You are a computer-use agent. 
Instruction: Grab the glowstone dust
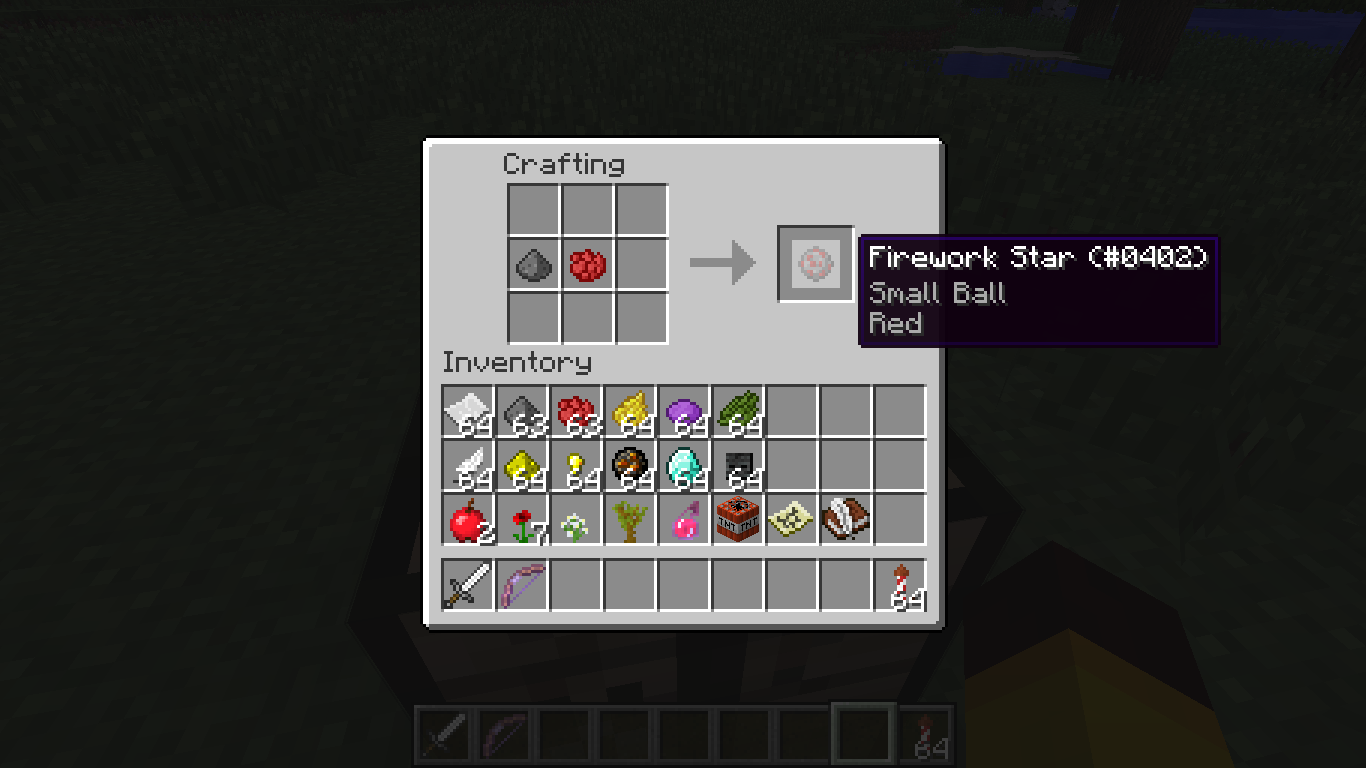[x=521, y=464]
